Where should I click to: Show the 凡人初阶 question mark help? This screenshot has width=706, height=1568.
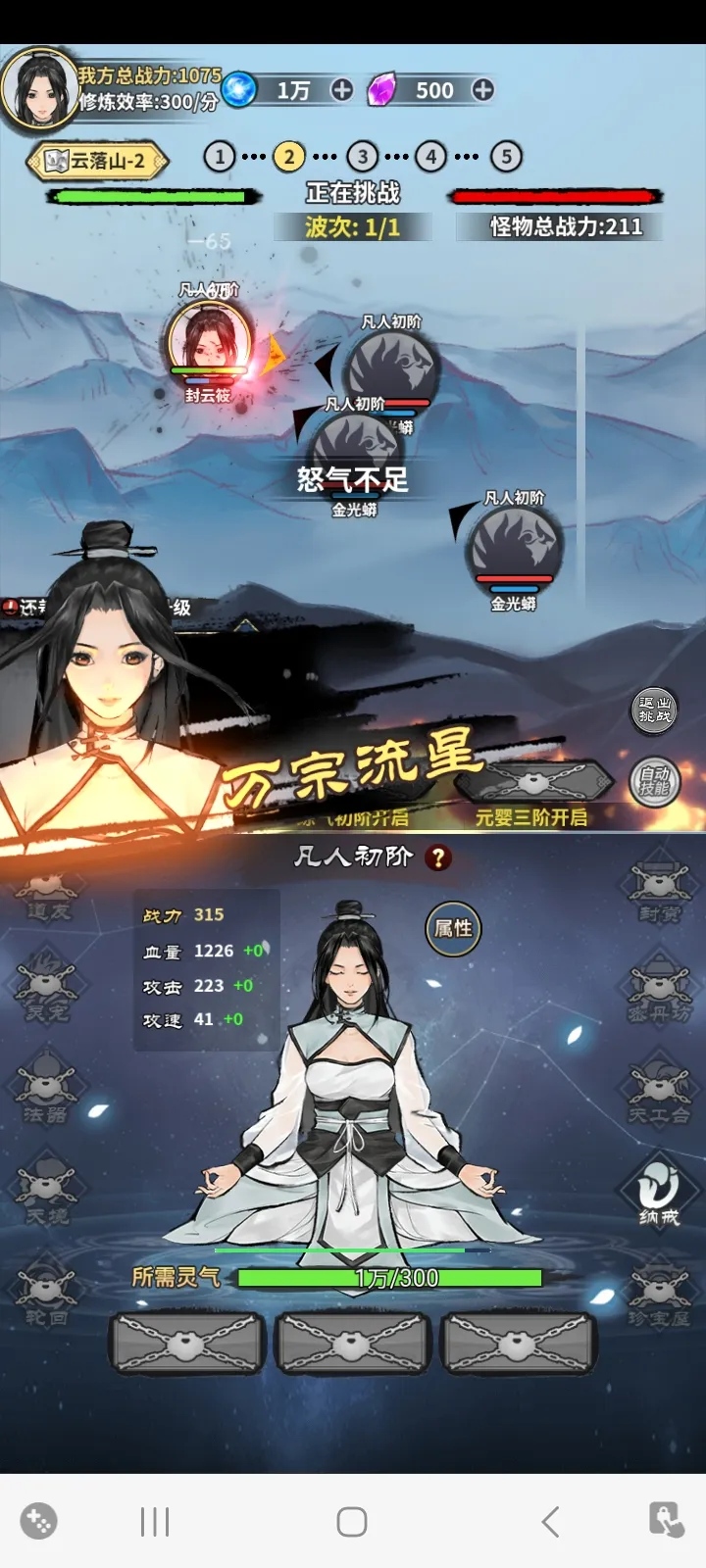438,858
